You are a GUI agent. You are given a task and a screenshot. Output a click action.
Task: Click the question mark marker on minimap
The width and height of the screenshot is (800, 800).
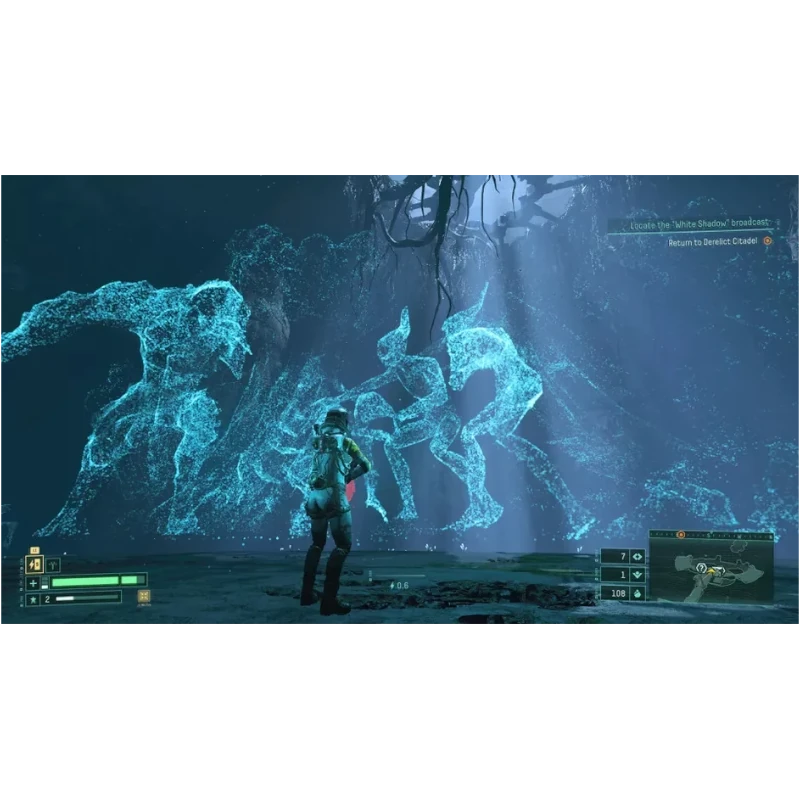702,568
